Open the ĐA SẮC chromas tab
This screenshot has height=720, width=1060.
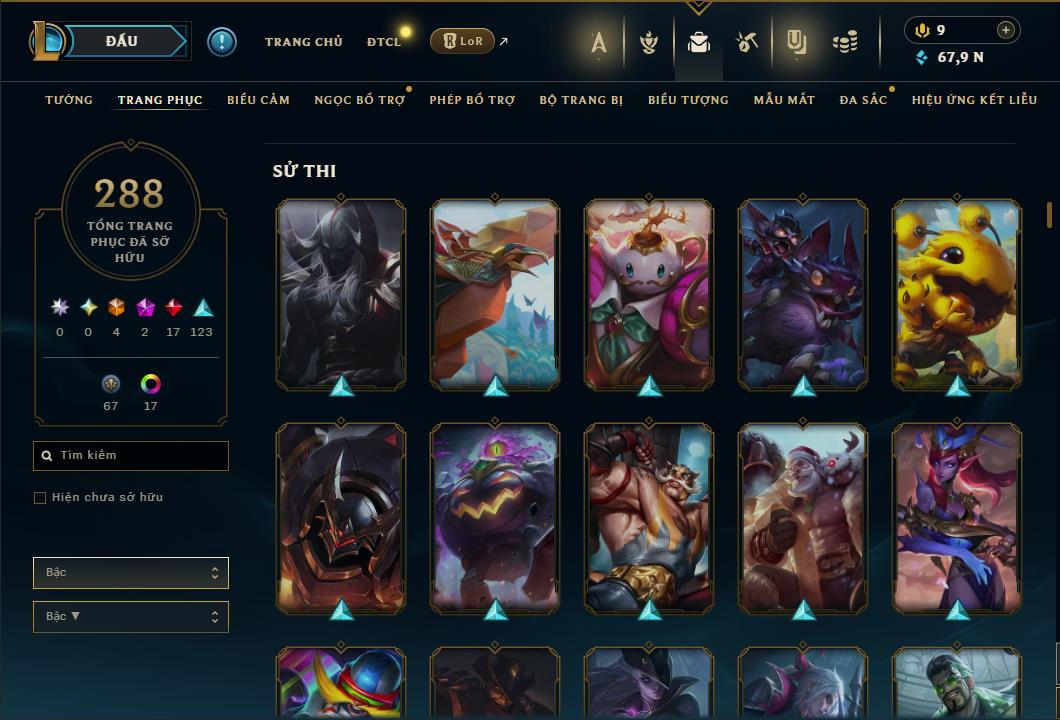(863, 100)
